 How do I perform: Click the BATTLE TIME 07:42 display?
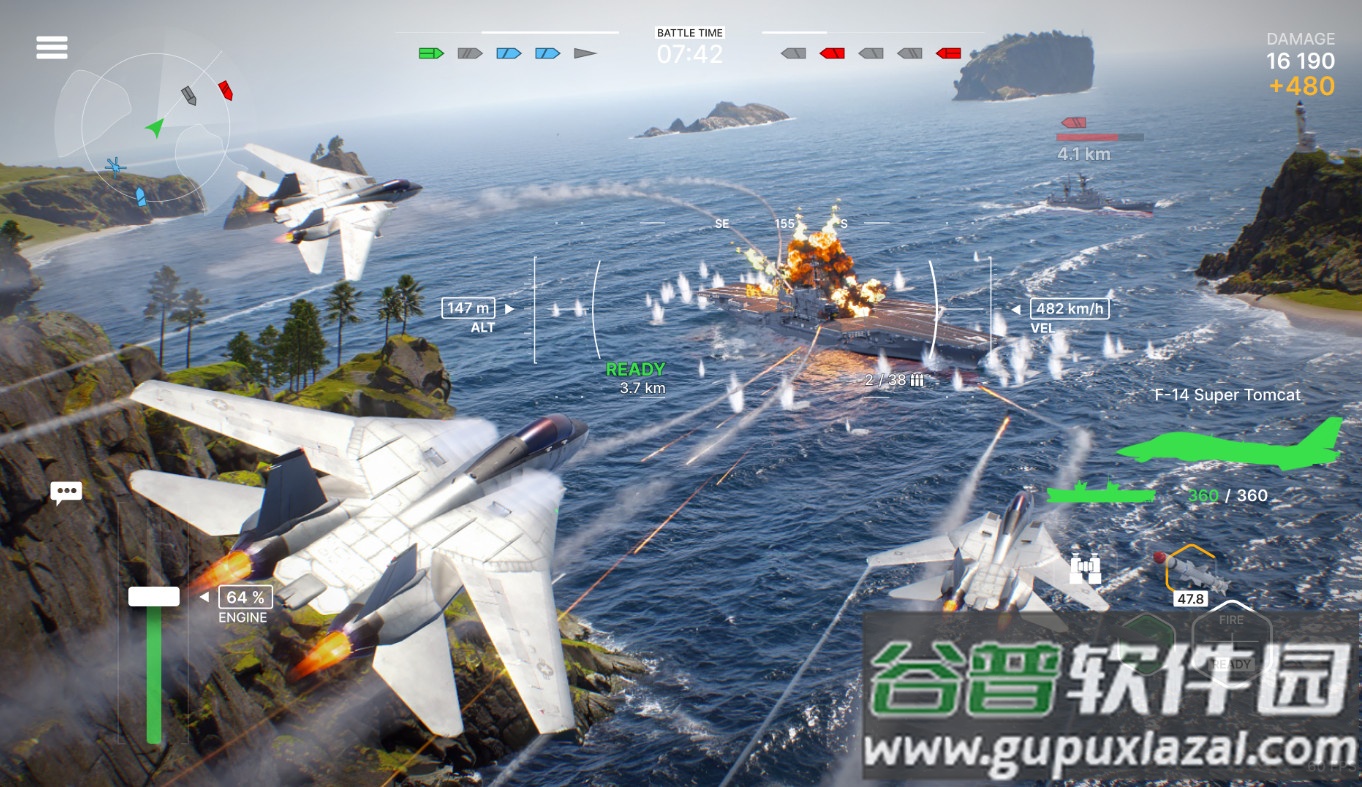point(689,47)
